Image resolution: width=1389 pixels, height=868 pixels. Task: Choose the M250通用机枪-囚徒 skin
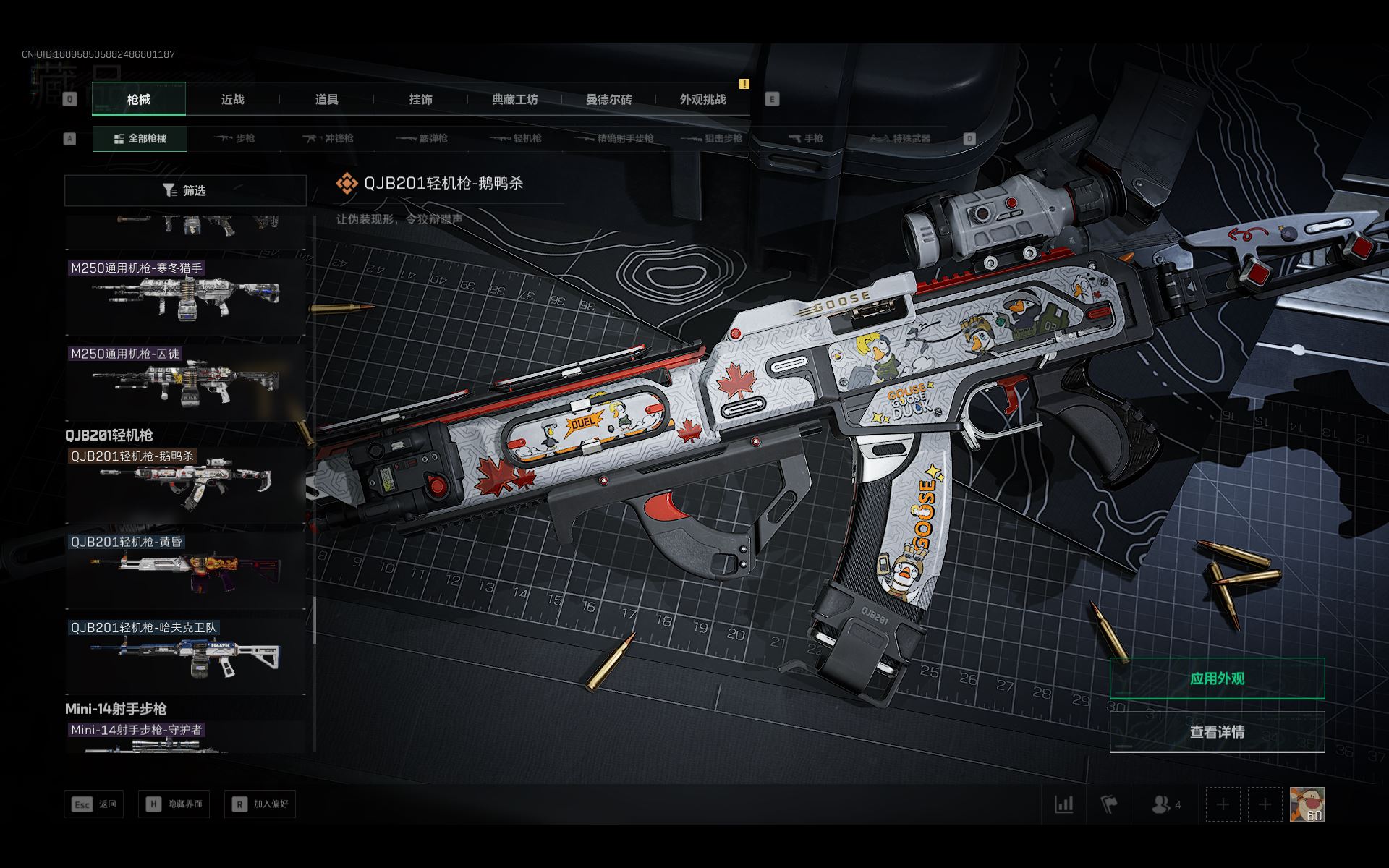pos(185,381)
